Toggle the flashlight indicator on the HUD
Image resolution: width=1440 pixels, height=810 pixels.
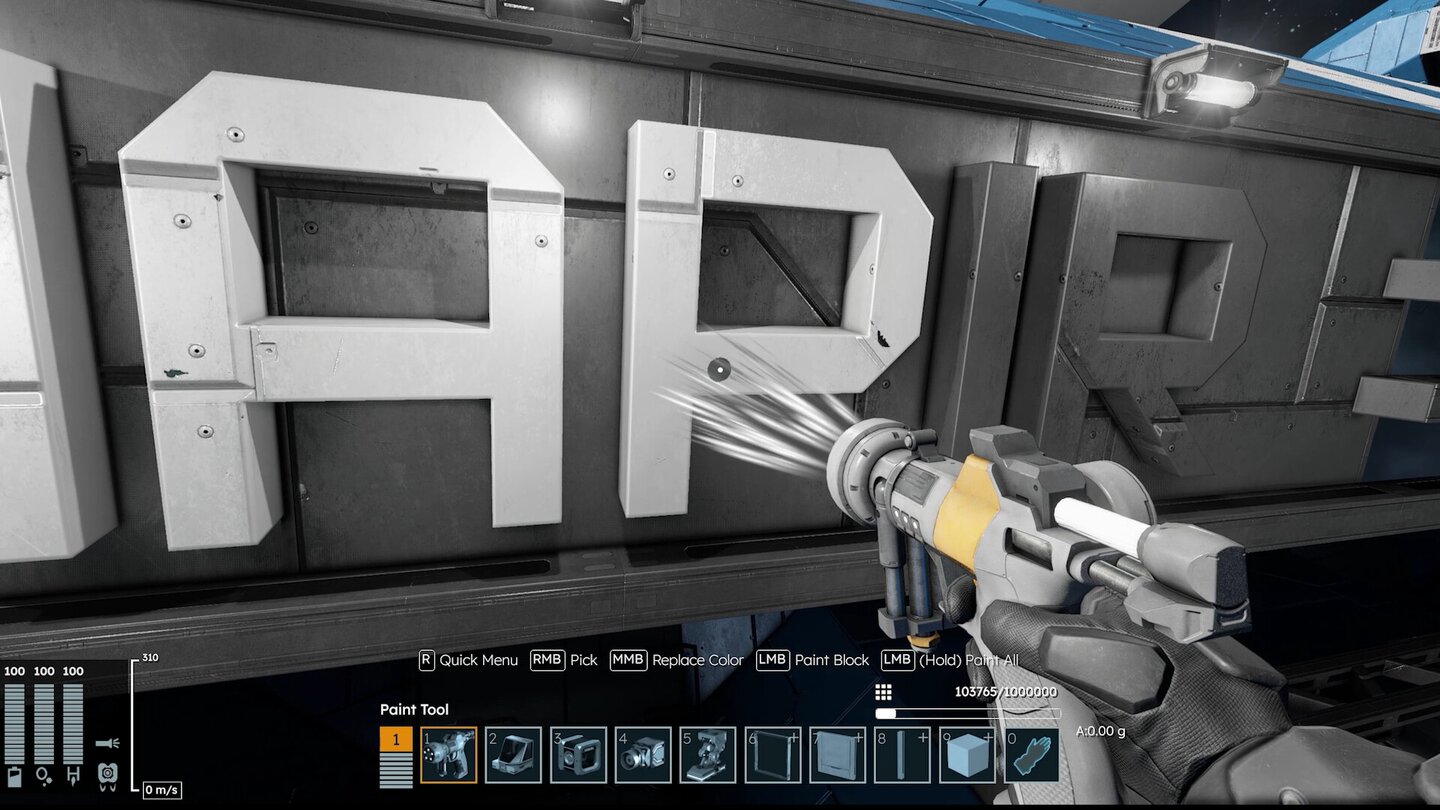click(107, 742)
